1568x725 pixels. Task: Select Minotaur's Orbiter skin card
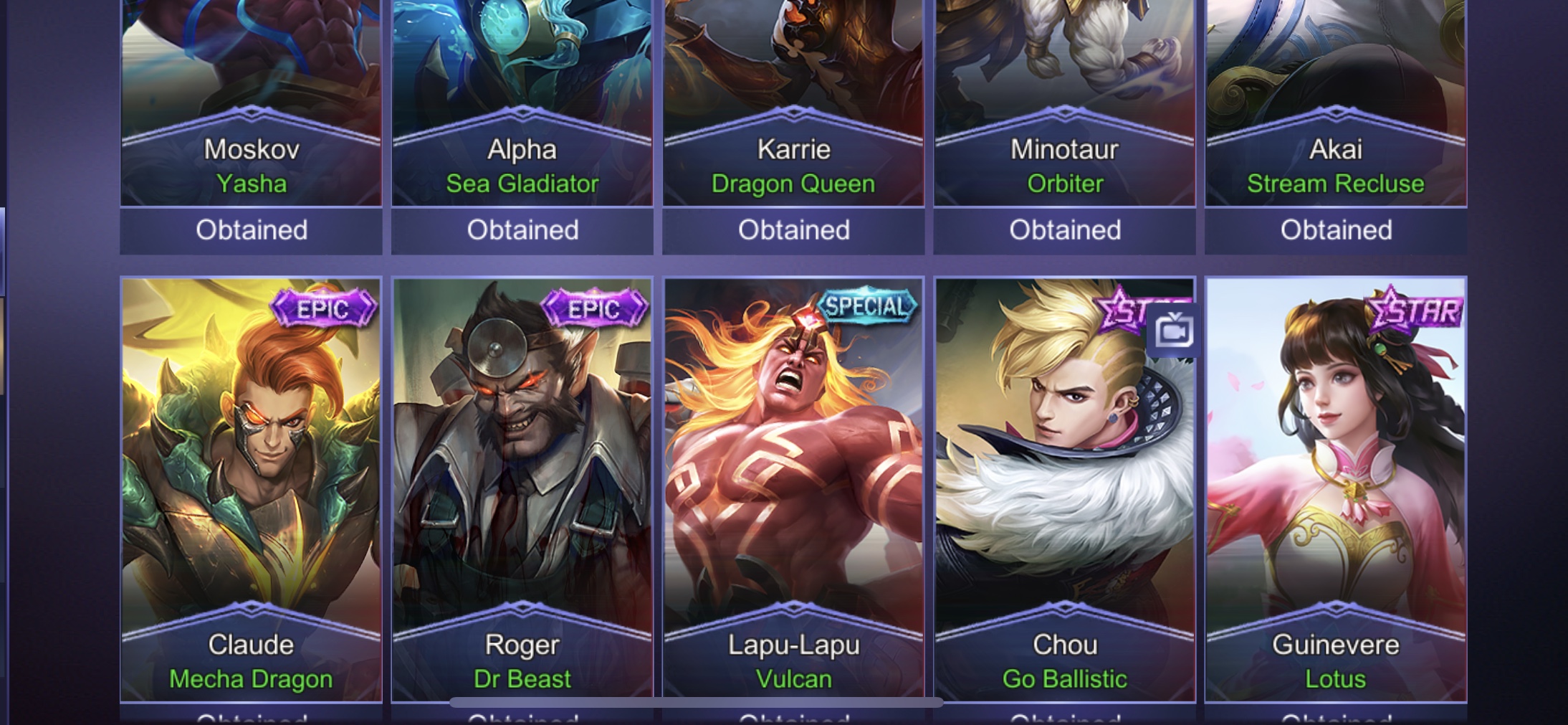(x=1064, y=108)
